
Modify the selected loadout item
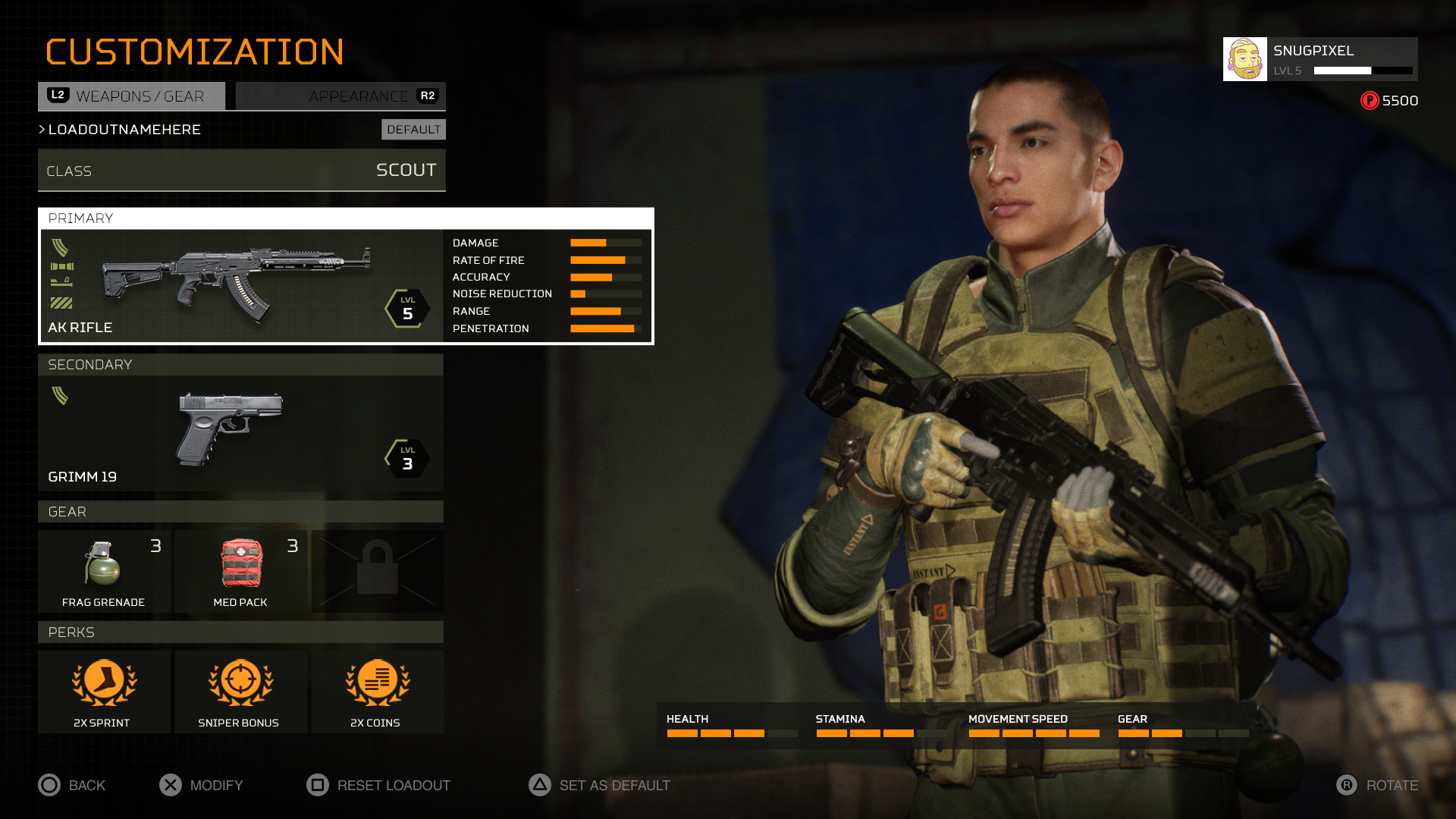point(201,785)
